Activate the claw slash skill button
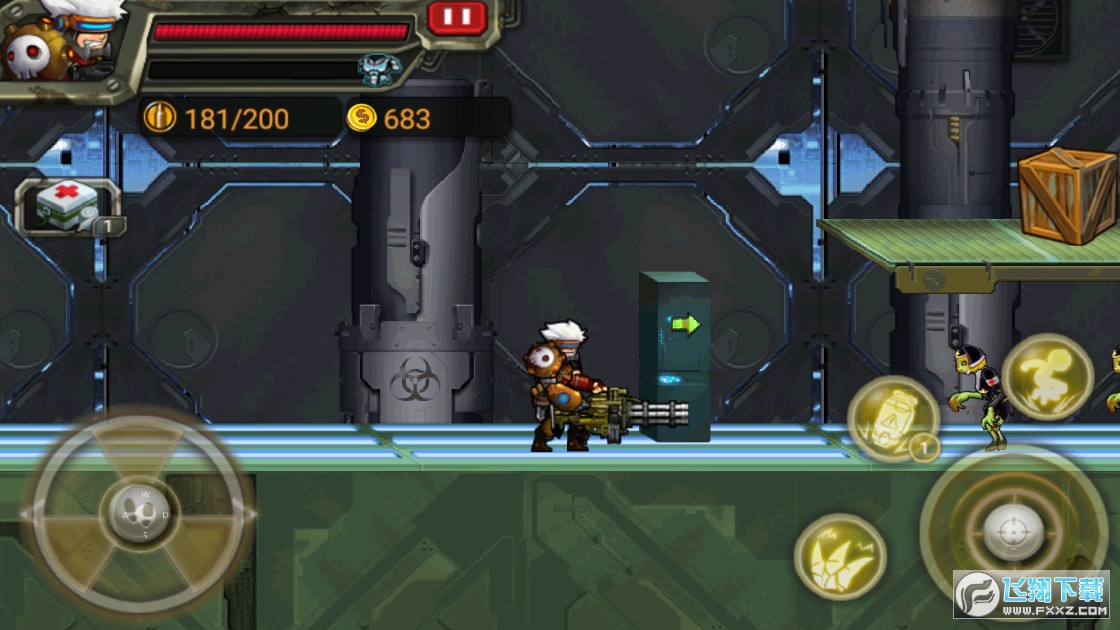The width and height of the screenshot is (1120, 630). click(840, 556)
